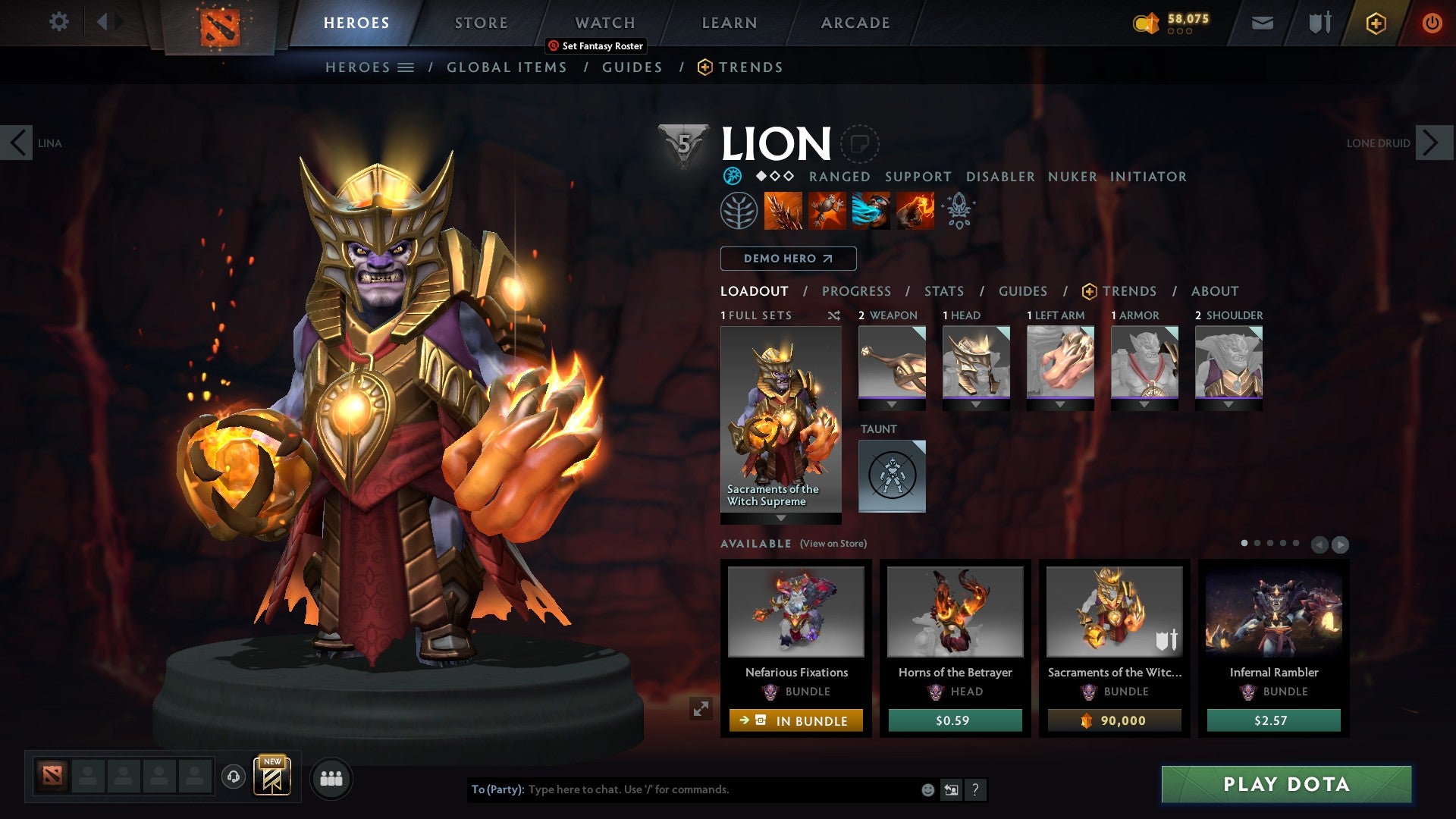Open voice chat headset icon

(x=233, y=778)
